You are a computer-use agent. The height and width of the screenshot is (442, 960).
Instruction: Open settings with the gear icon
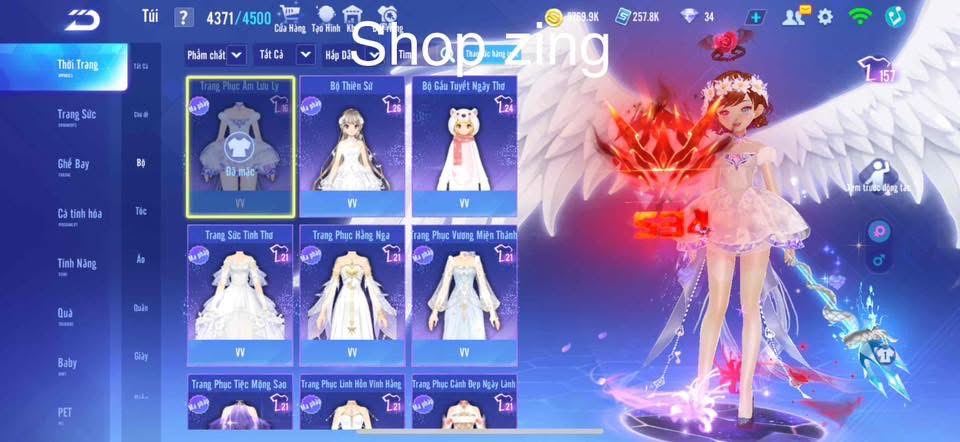pyautogui.click(x=825, y=17)
